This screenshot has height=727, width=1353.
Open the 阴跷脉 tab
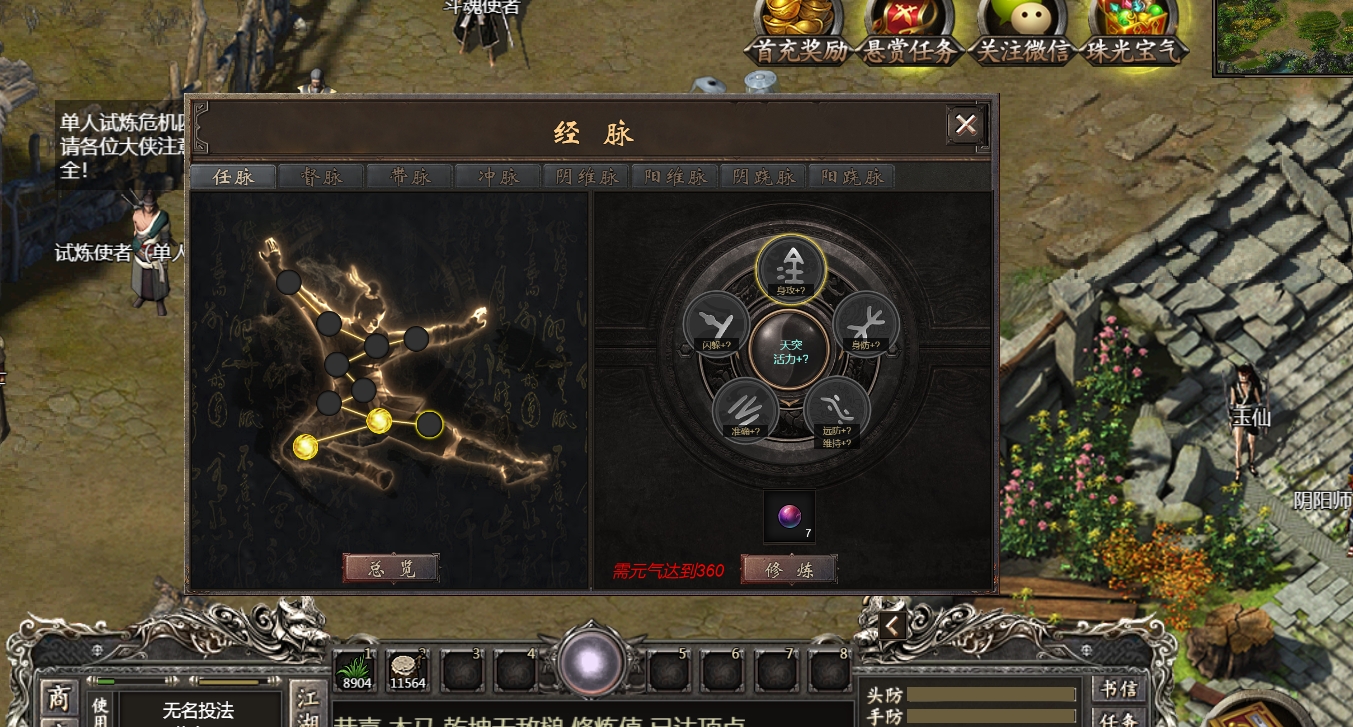(763, 177)
